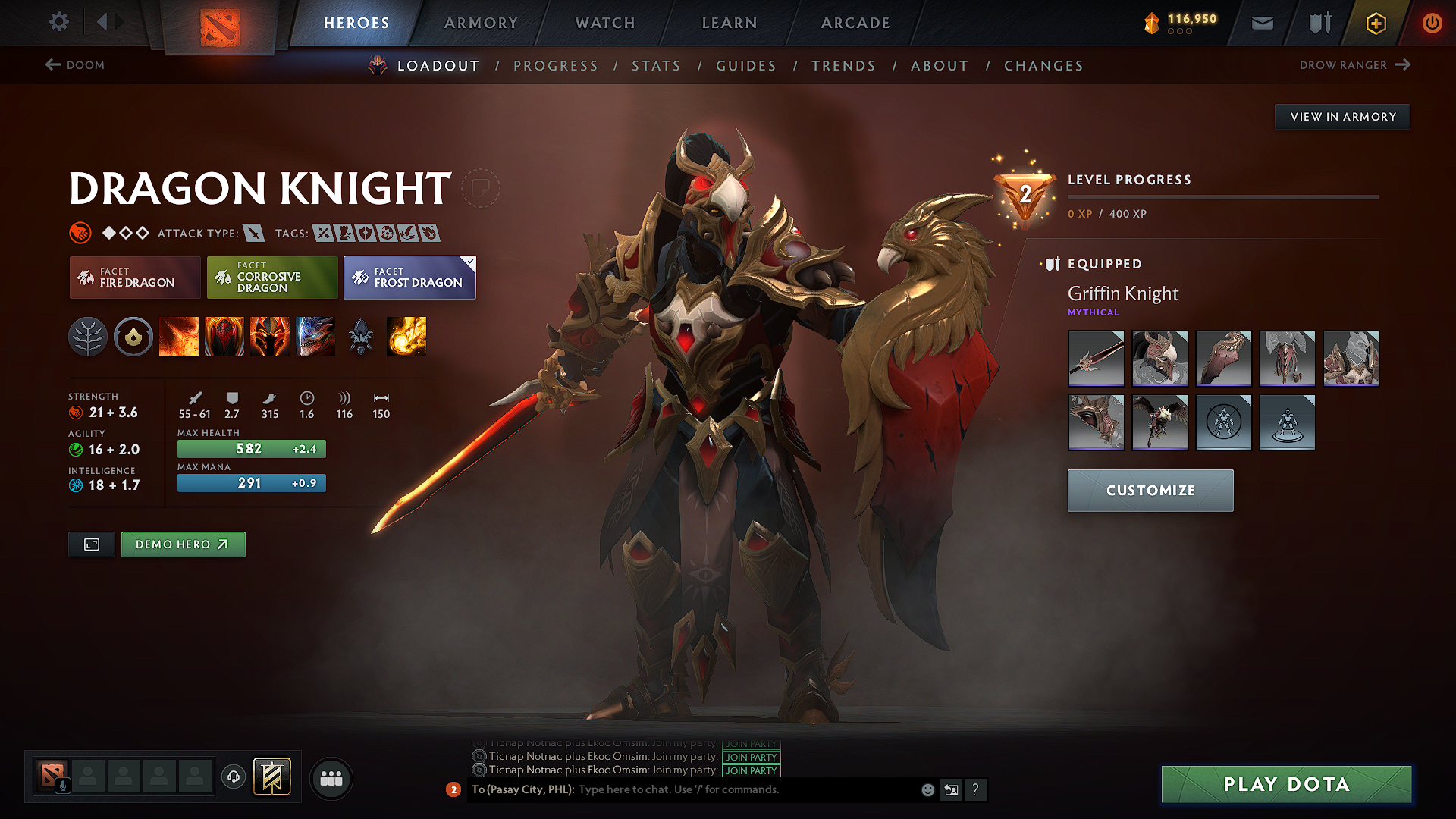Switch to the ARMORY tab

(481, 23)
